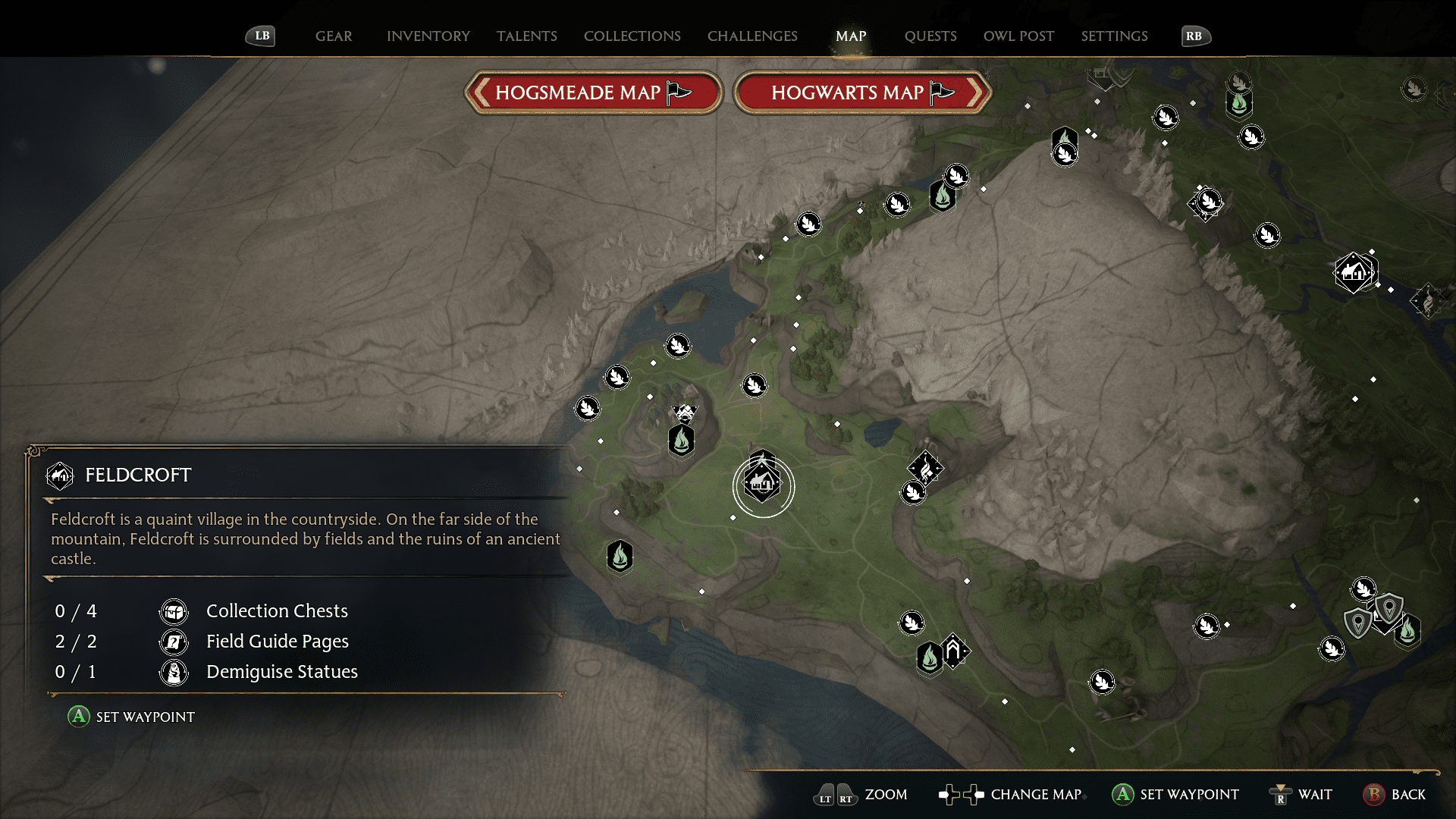
Task: Select the Floo Flame icon south of Feldcroft
Action: pos(620,556)
